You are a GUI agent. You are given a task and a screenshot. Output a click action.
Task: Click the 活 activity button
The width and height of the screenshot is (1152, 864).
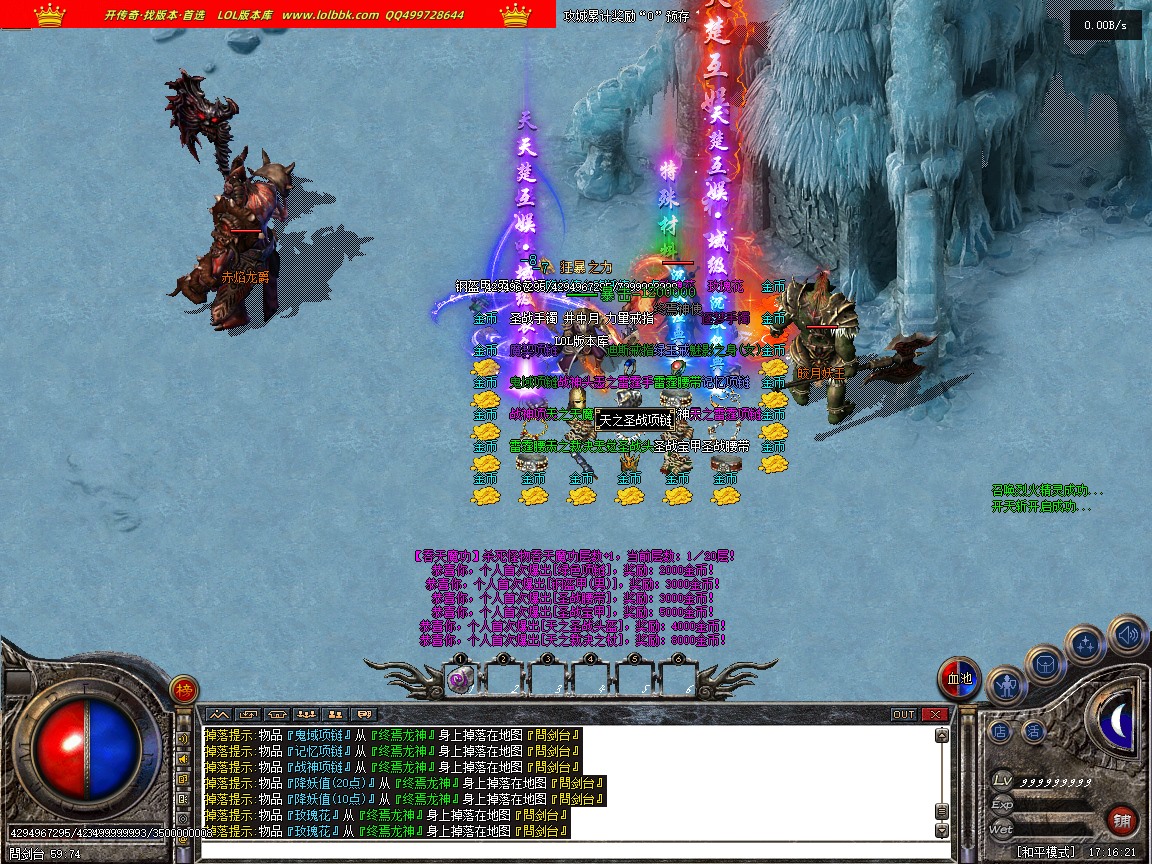1033,732
